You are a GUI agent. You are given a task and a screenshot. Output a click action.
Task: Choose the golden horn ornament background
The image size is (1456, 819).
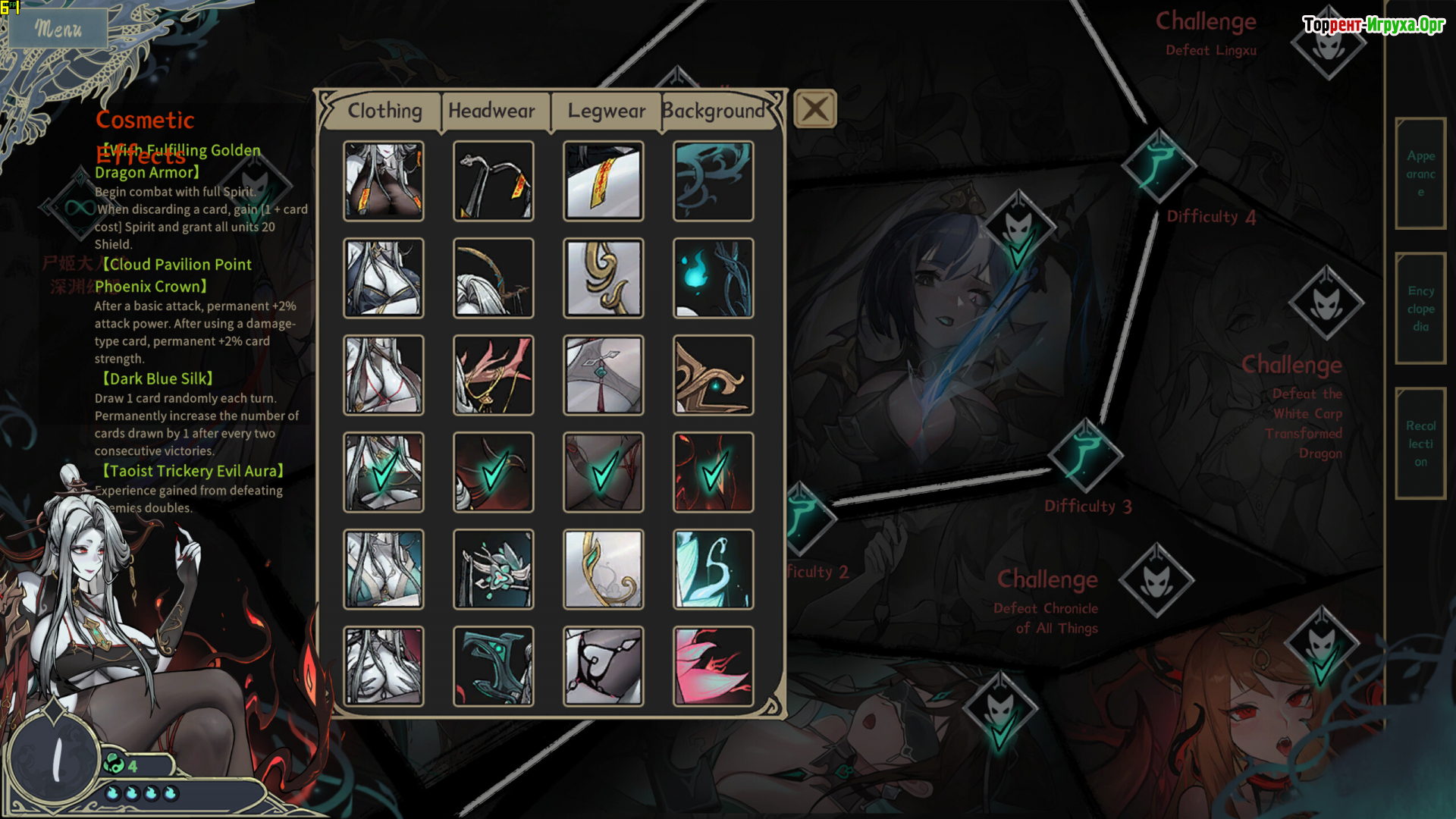click(713, 375)
